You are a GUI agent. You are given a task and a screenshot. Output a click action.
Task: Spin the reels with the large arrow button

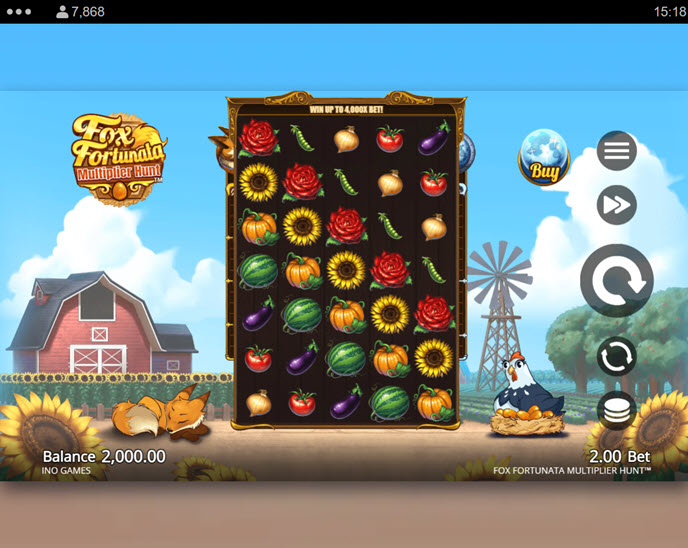(x=617, y=281)
